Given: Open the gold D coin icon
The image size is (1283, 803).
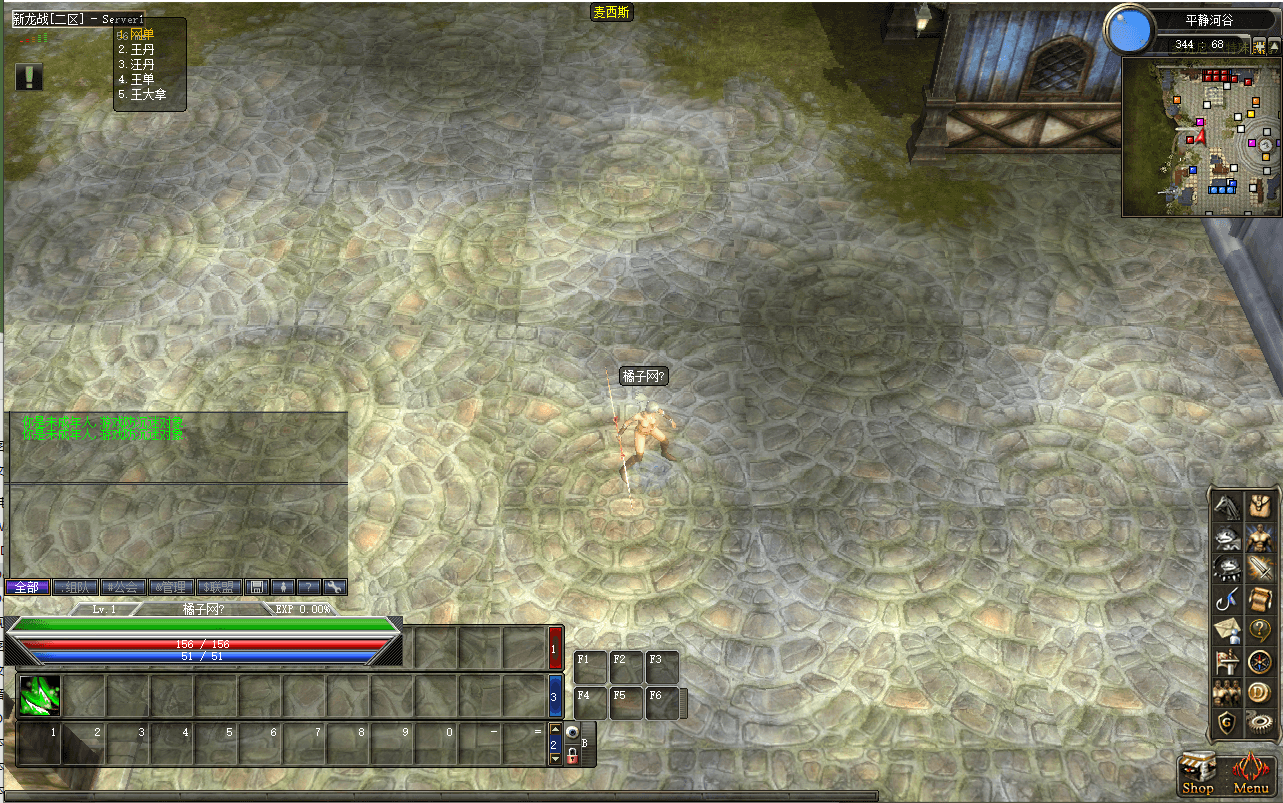Looking at the screenshot, I should coord(1260,692).
